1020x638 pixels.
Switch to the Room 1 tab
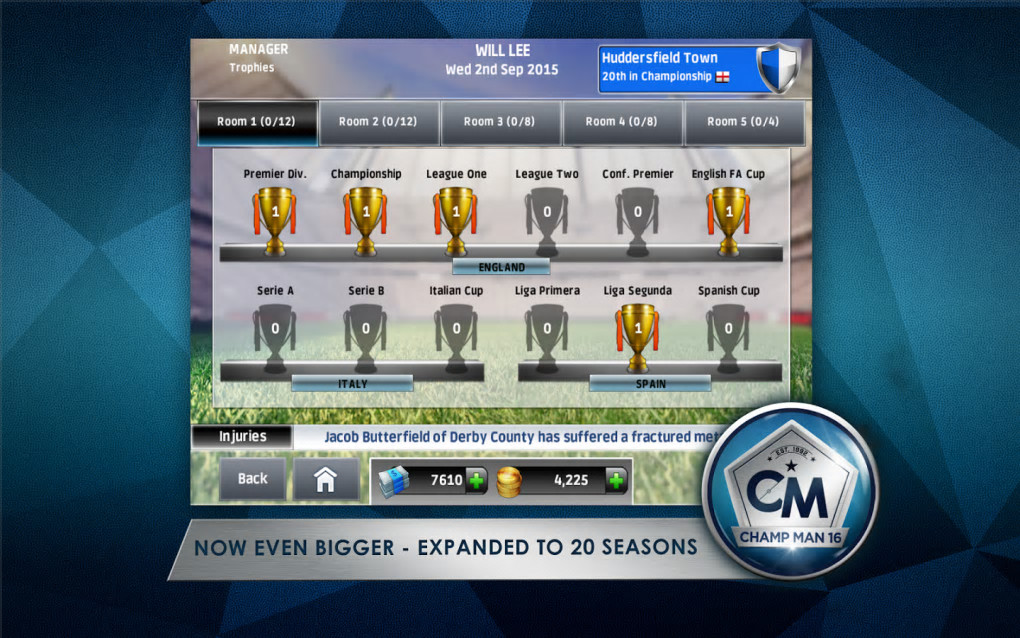click(x=257, y=122)
